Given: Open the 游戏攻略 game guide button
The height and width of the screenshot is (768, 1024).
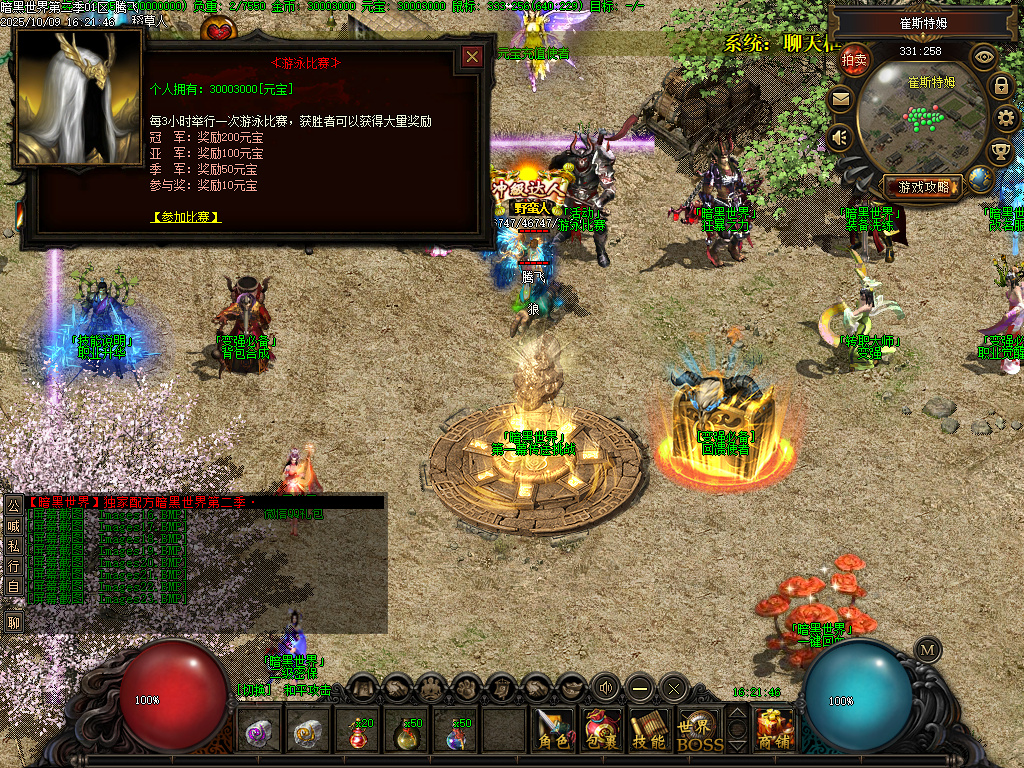Looking at the screenshot, I should [x=922, y=186].
